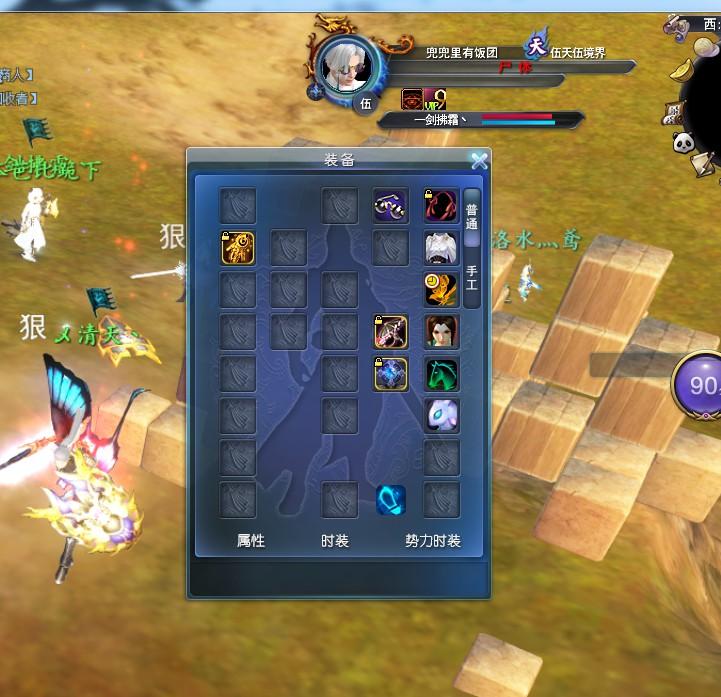Select the orange timed wings slot
The width and height of the screenshot is (721, 697).
tap(441, 290)
